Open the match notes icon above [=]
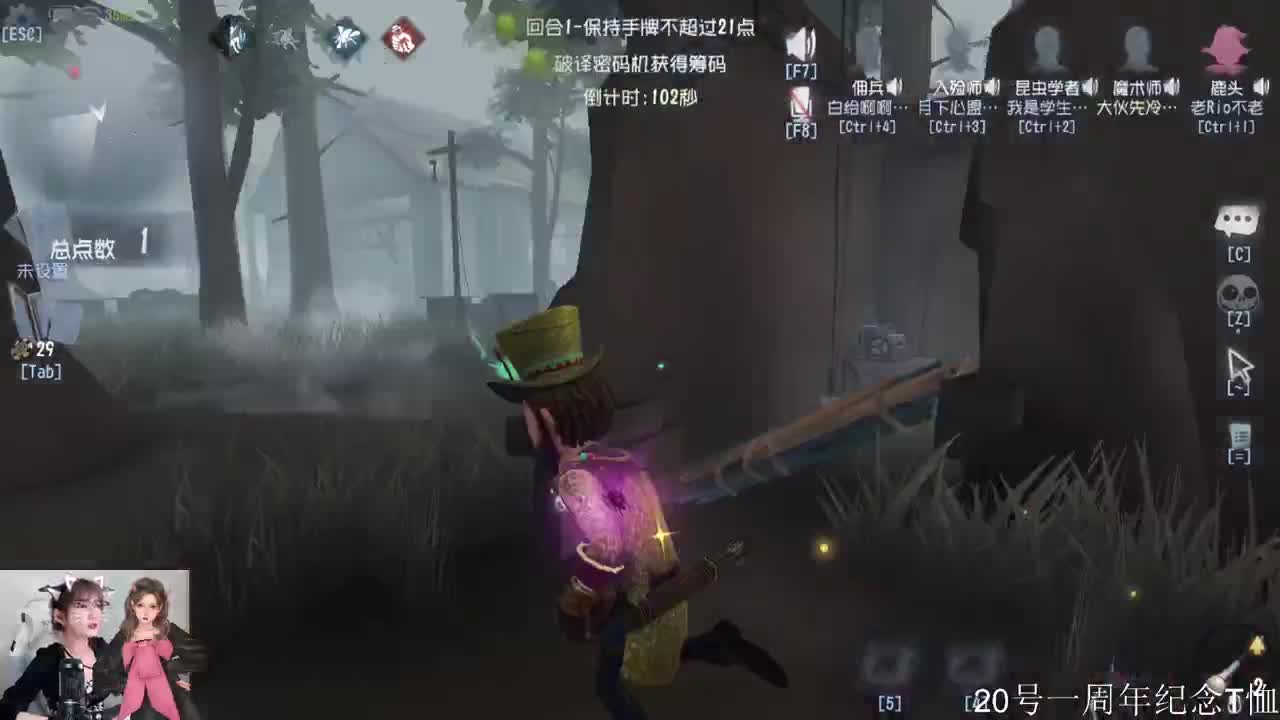 pos(1239,437)
